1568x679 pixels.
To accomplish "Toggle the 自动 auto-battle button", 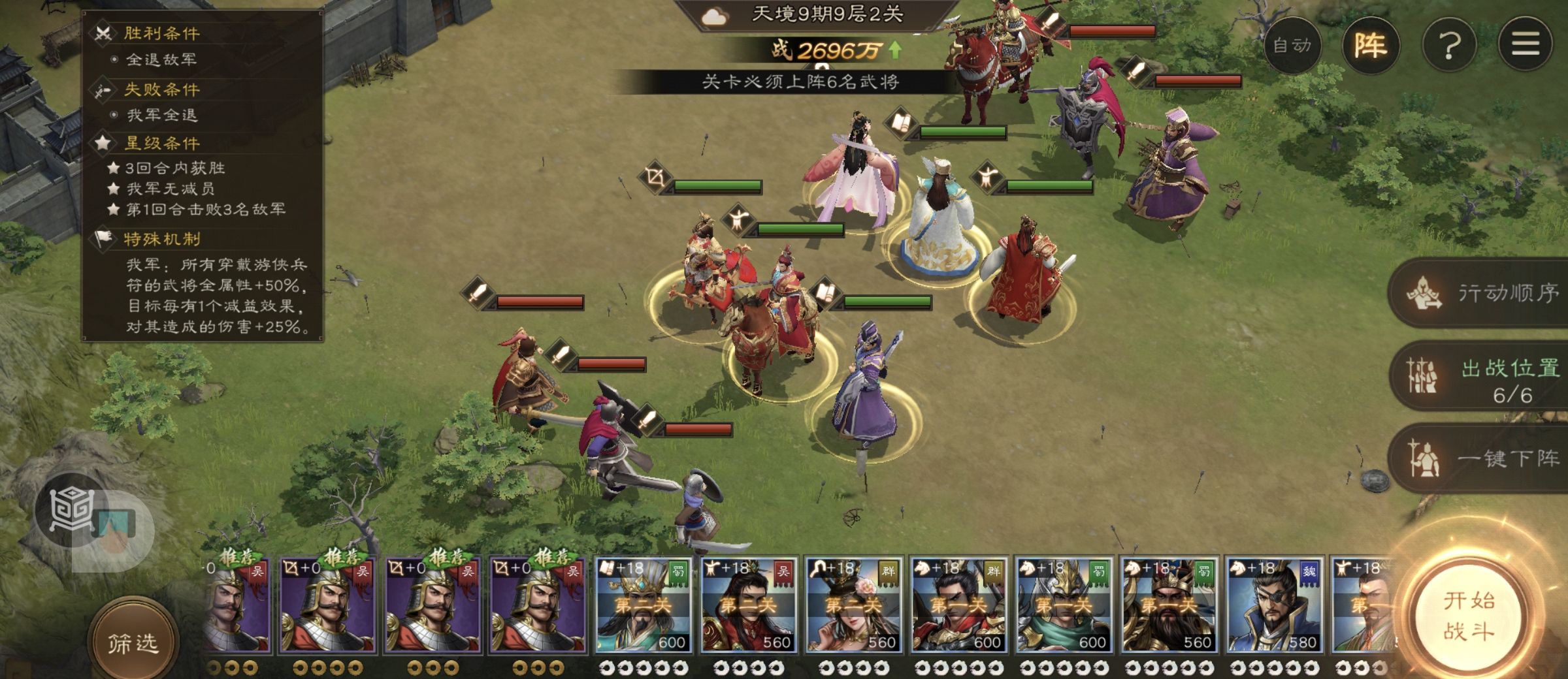I will coord(1292,46).
